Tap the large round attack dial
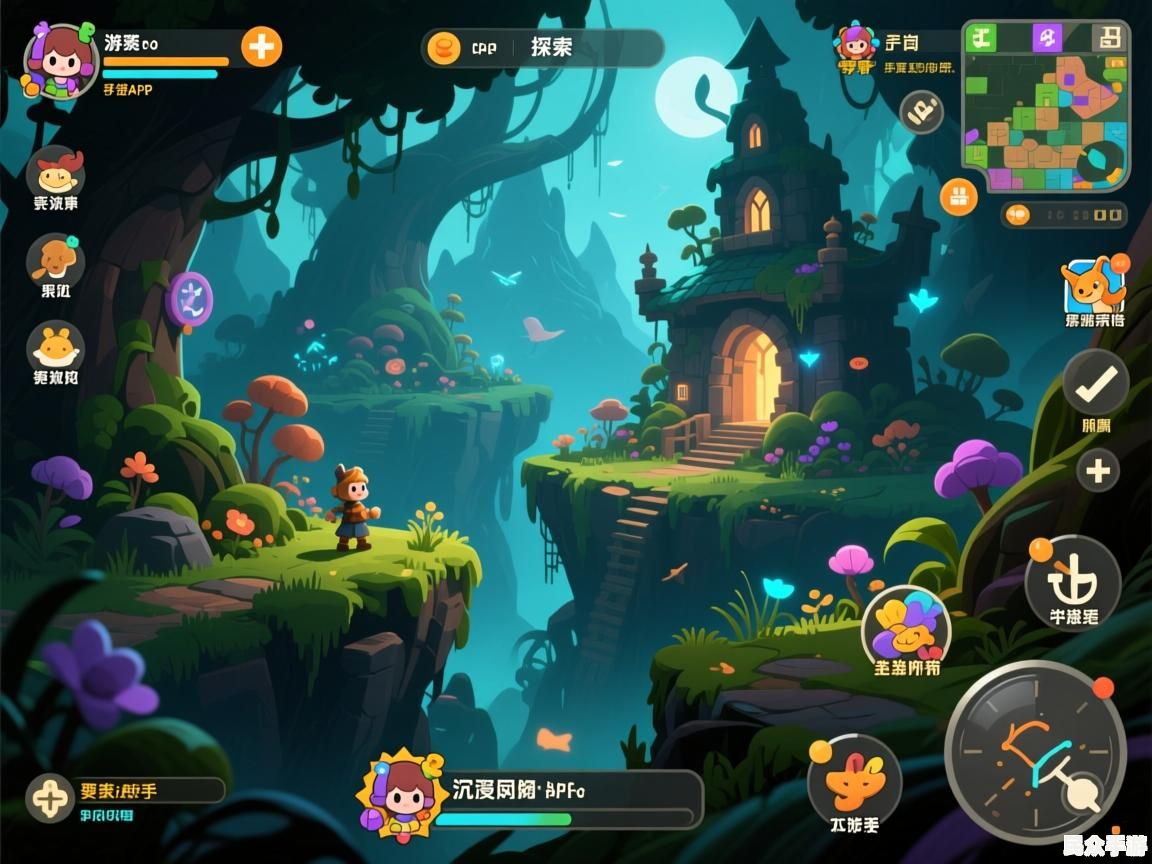 point(1035,750)
